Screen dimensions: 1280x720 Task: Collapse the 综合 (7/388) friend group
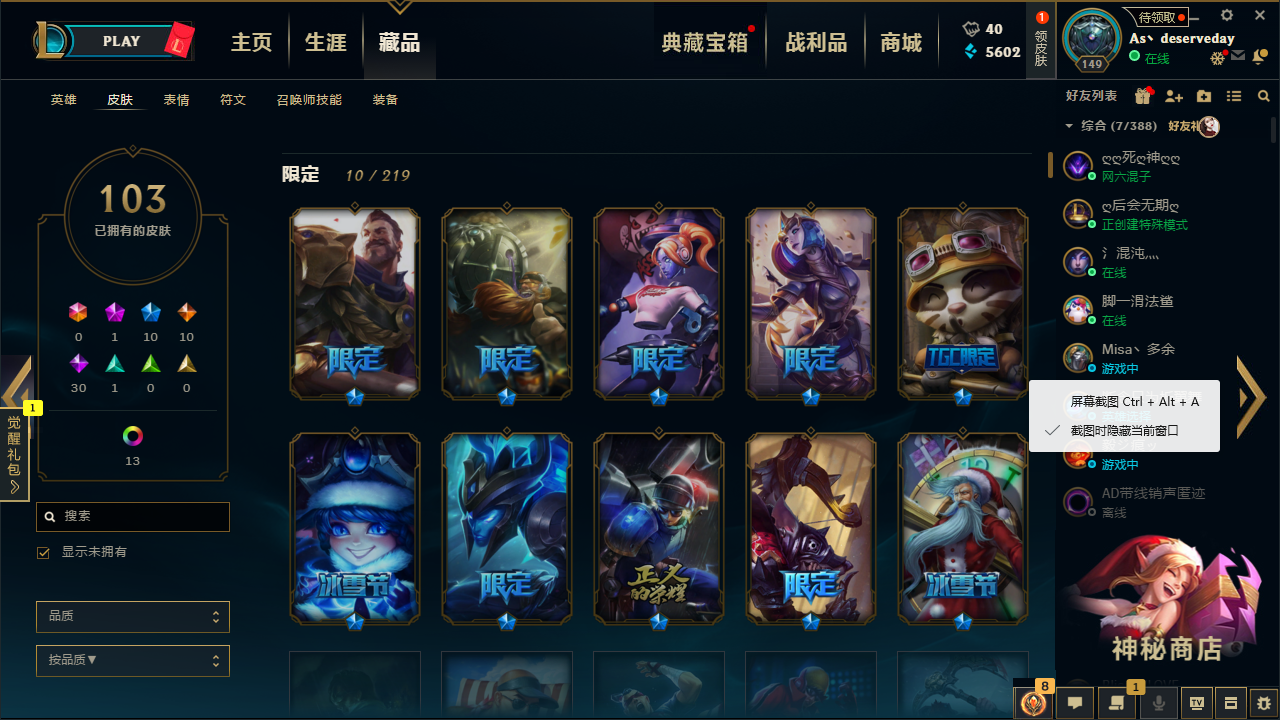point(1069,127)
